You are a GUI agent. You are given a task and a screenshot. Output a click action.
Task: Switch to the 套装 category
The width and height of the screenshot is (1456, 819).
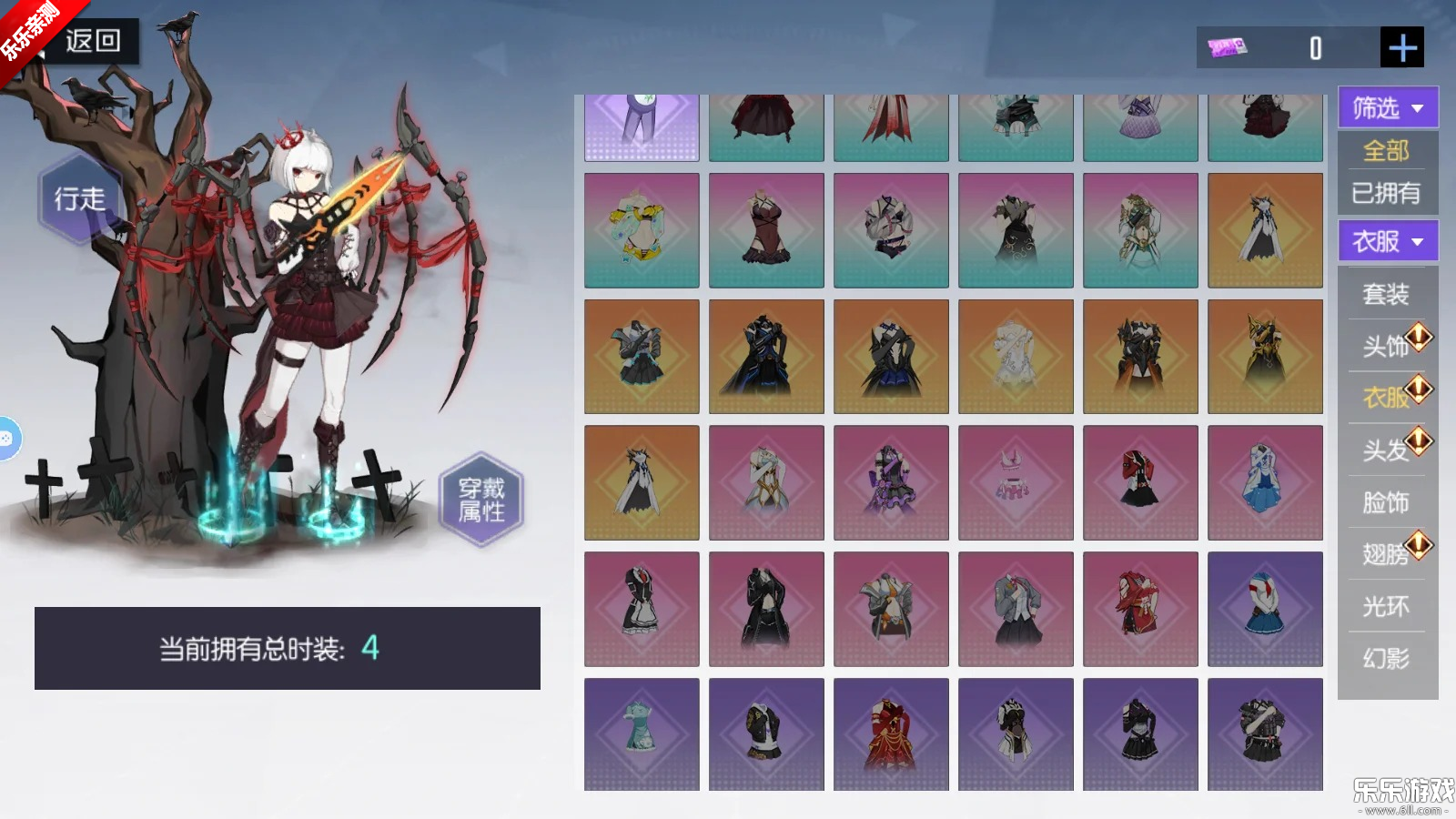click(x=1385, y=294)
